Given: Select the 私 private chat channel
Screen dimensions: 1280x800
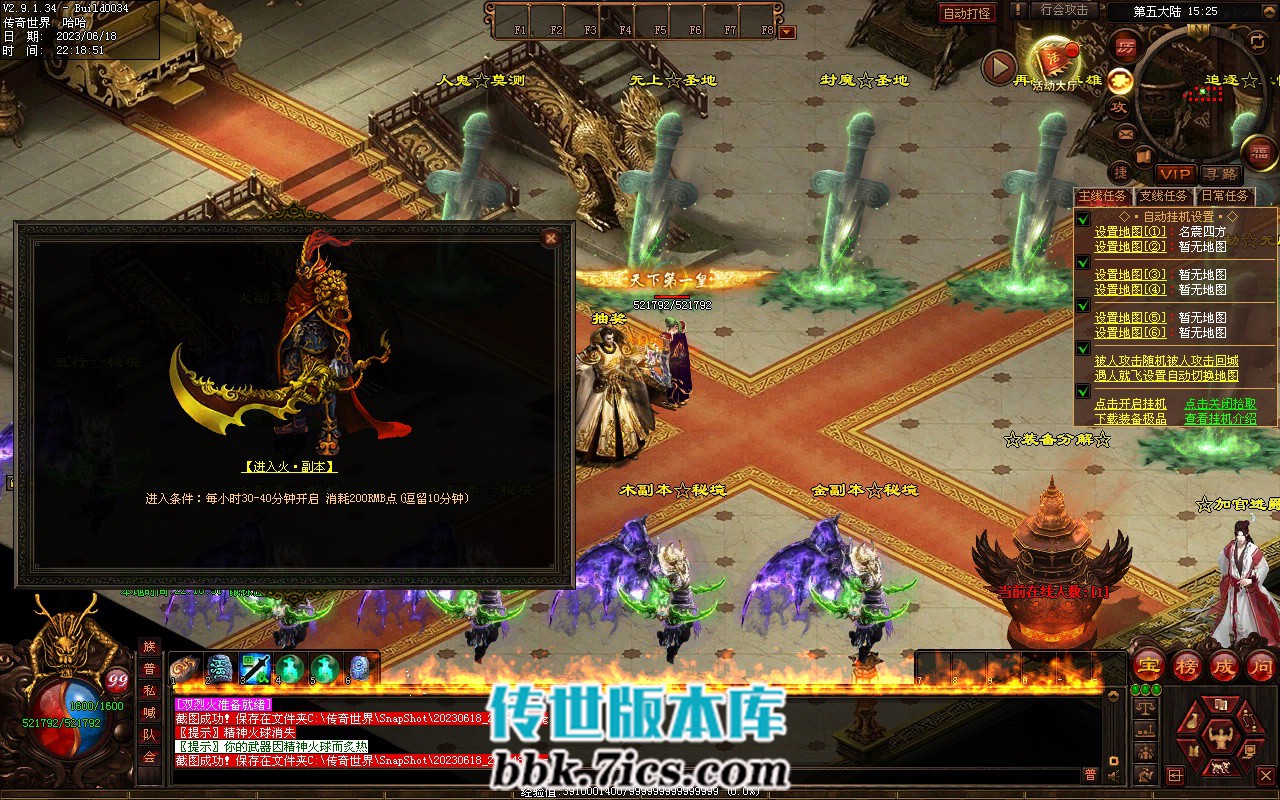Looking at the screenshot, I should [x=149, y=691].
